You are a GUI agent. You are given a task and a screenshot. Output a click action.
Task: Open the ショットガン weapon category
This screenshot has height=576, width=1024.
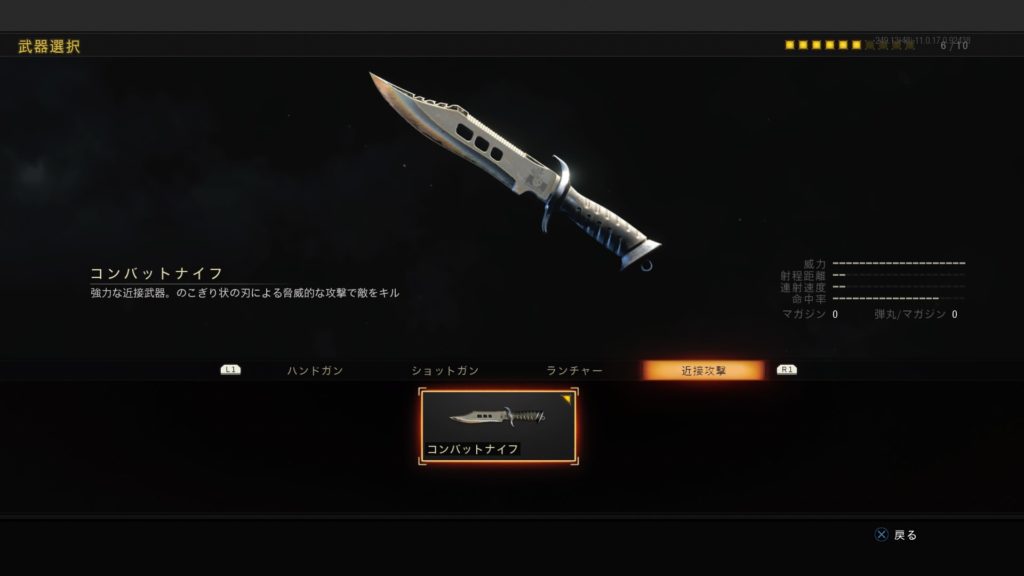pyautogui.click(x=445, y=371)
